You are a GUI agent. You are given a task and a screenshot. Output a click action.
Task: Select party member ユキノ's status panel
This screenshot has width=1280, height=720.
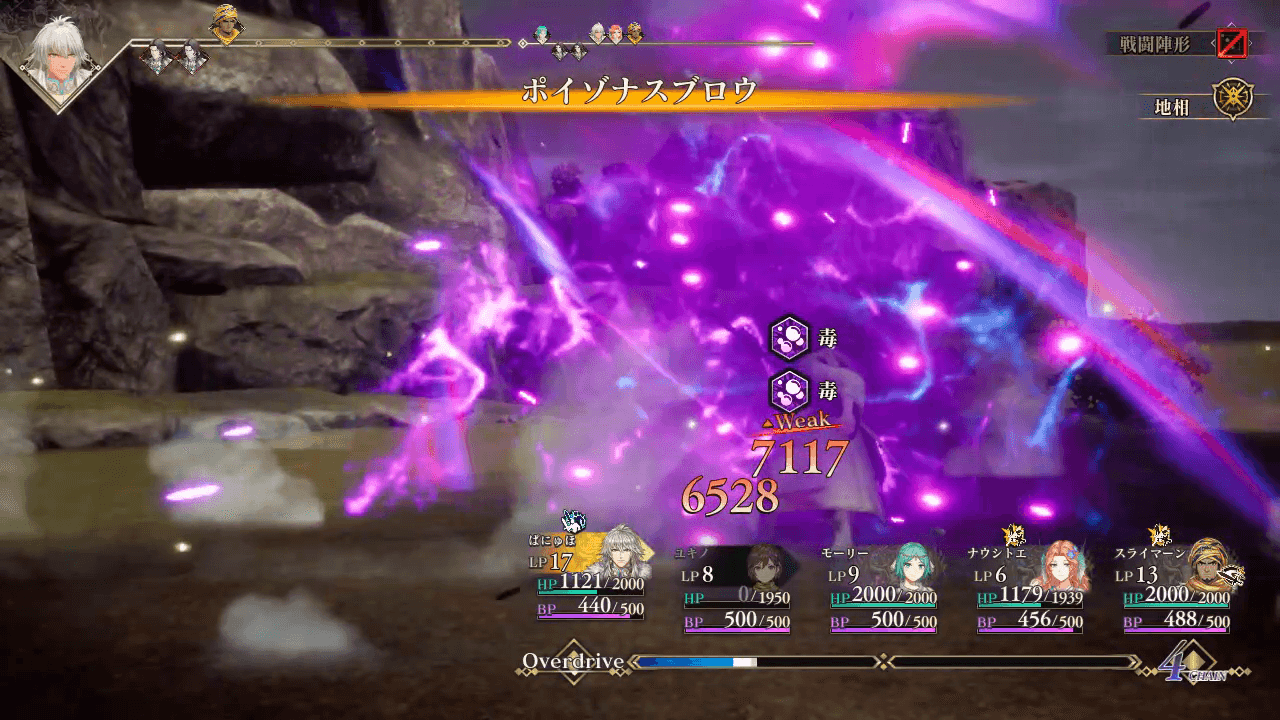tap(736, 590)
